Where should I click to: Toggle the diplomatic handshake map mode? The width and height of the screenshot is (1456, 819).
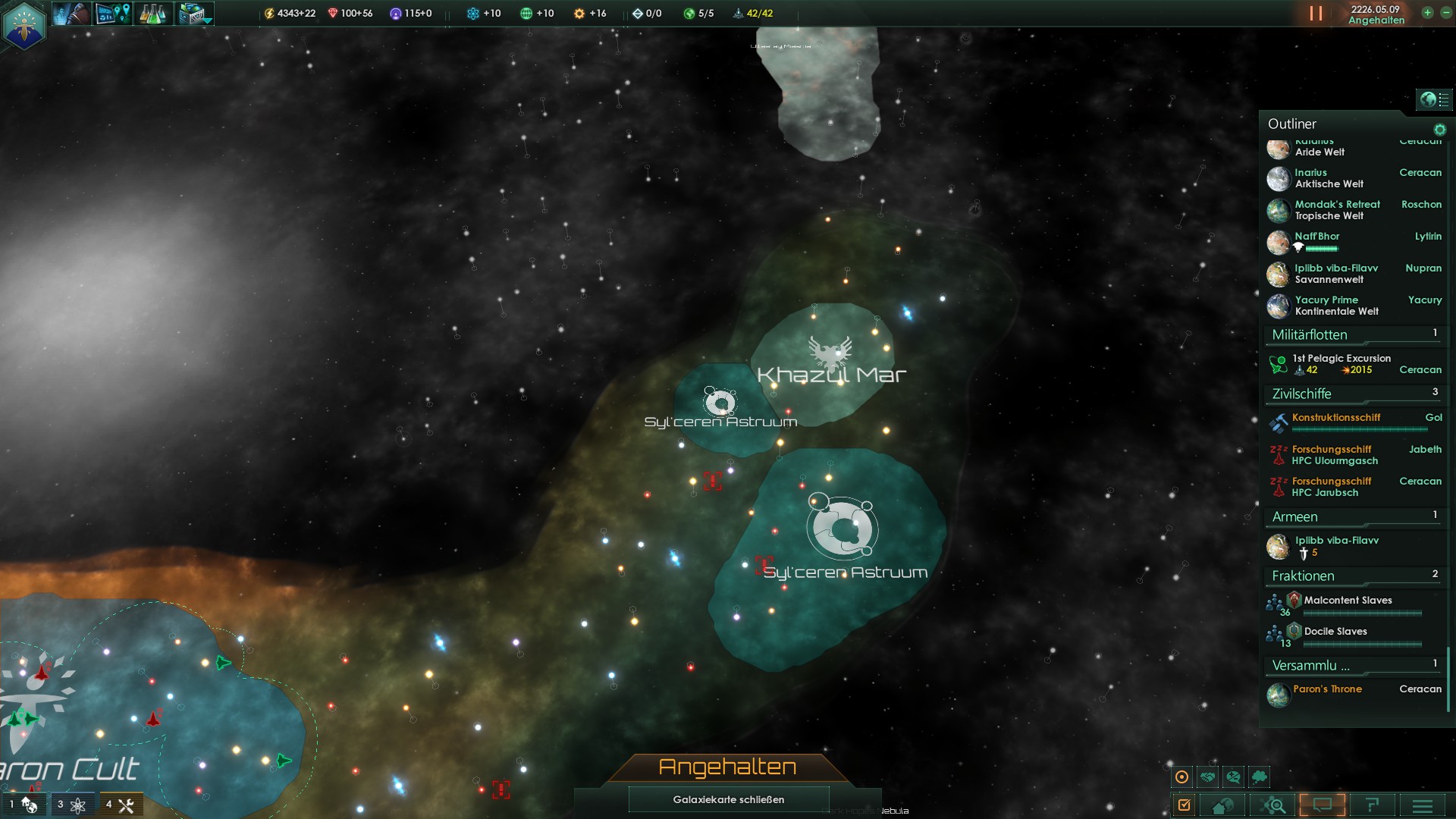pos(1208,777)
